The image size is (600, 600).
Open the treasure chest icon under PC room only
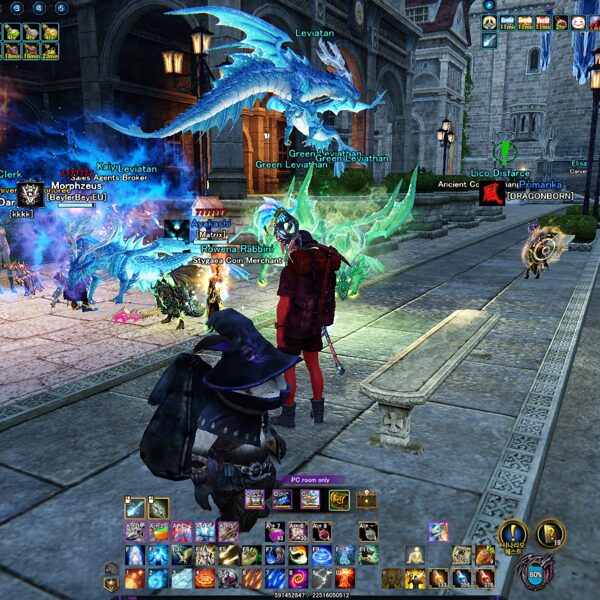point(365,499)
